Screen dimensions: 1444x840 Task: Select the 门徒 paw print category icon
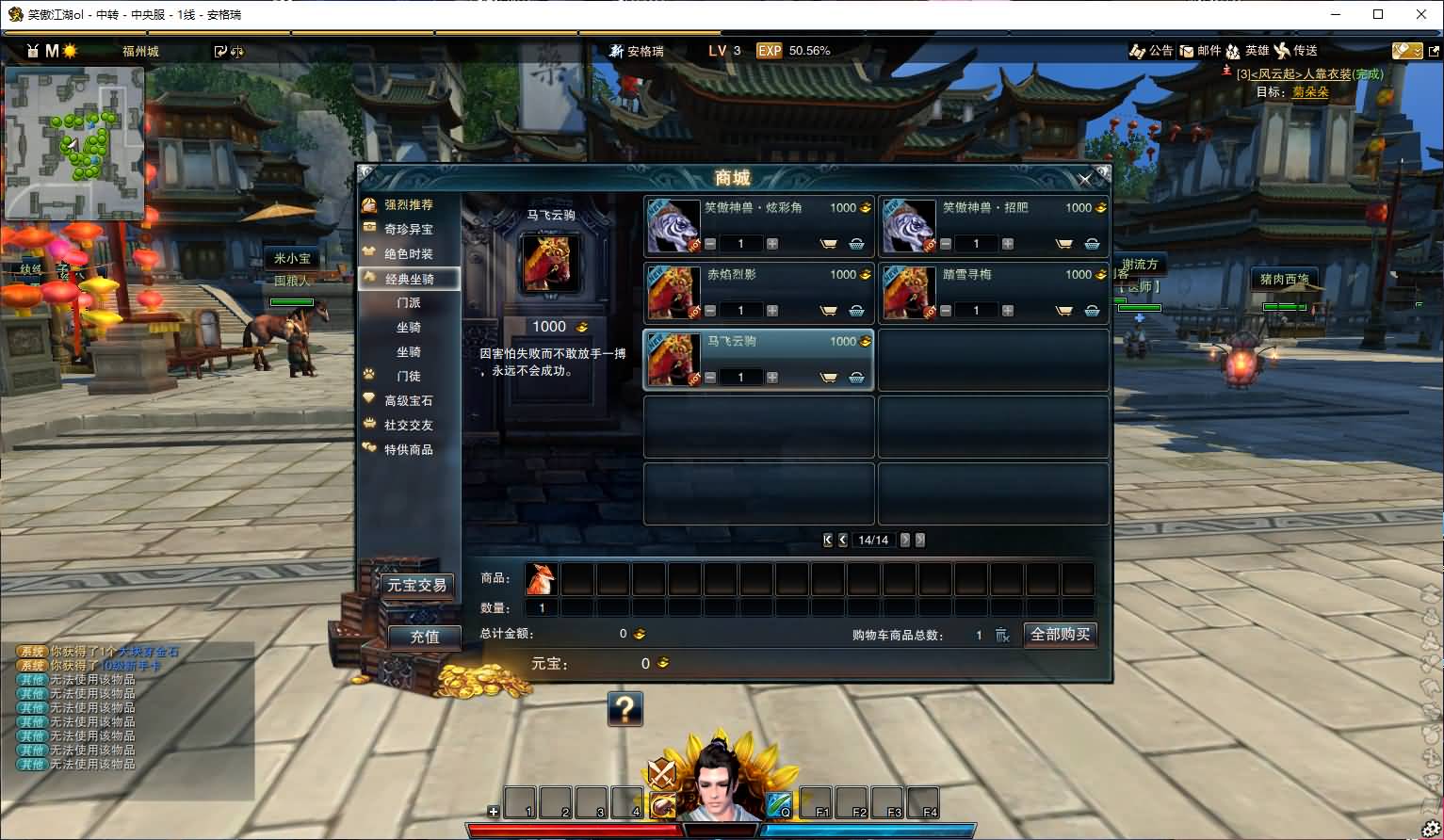371,376
